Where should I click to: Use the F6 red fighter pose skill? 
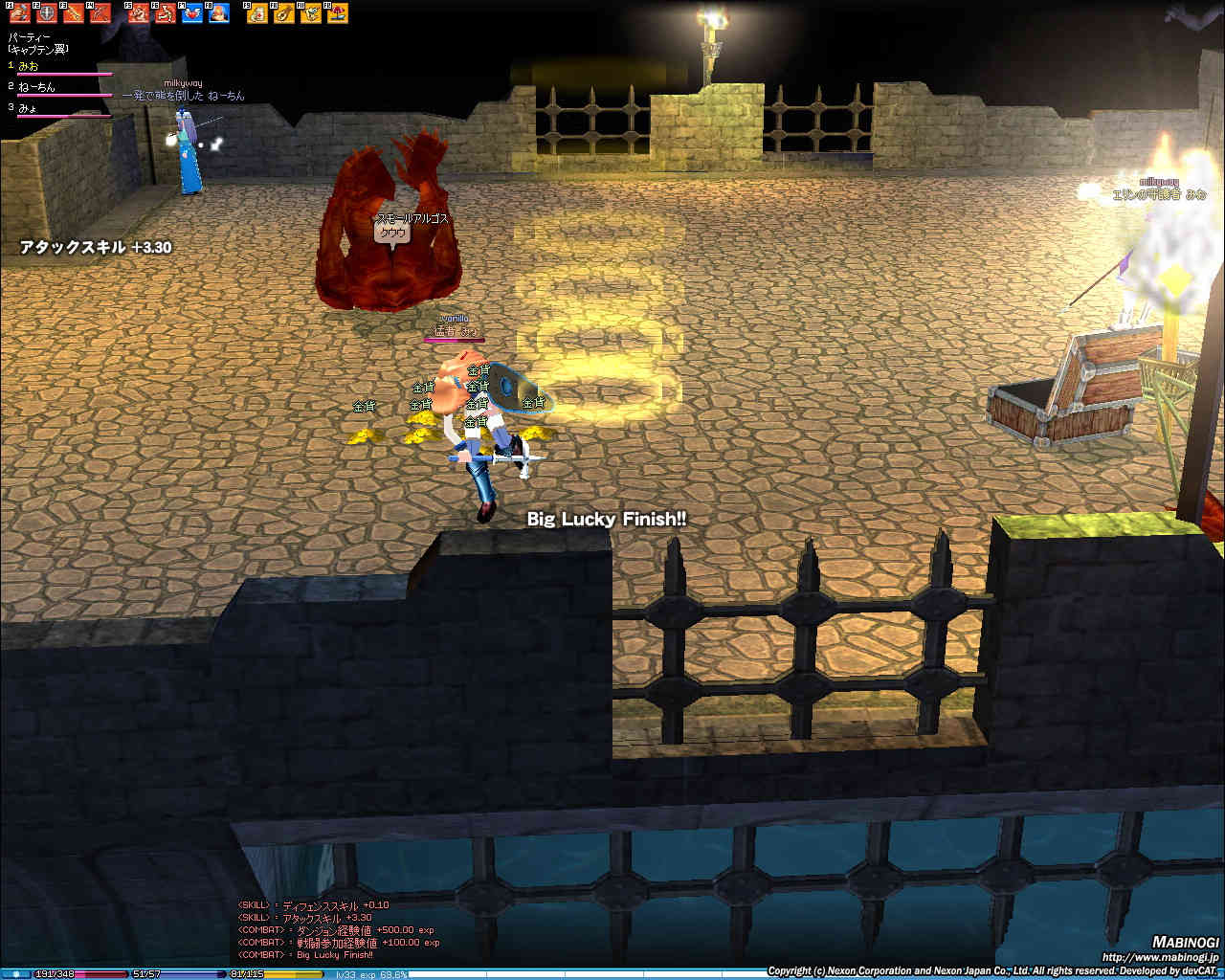pos(165,13)
